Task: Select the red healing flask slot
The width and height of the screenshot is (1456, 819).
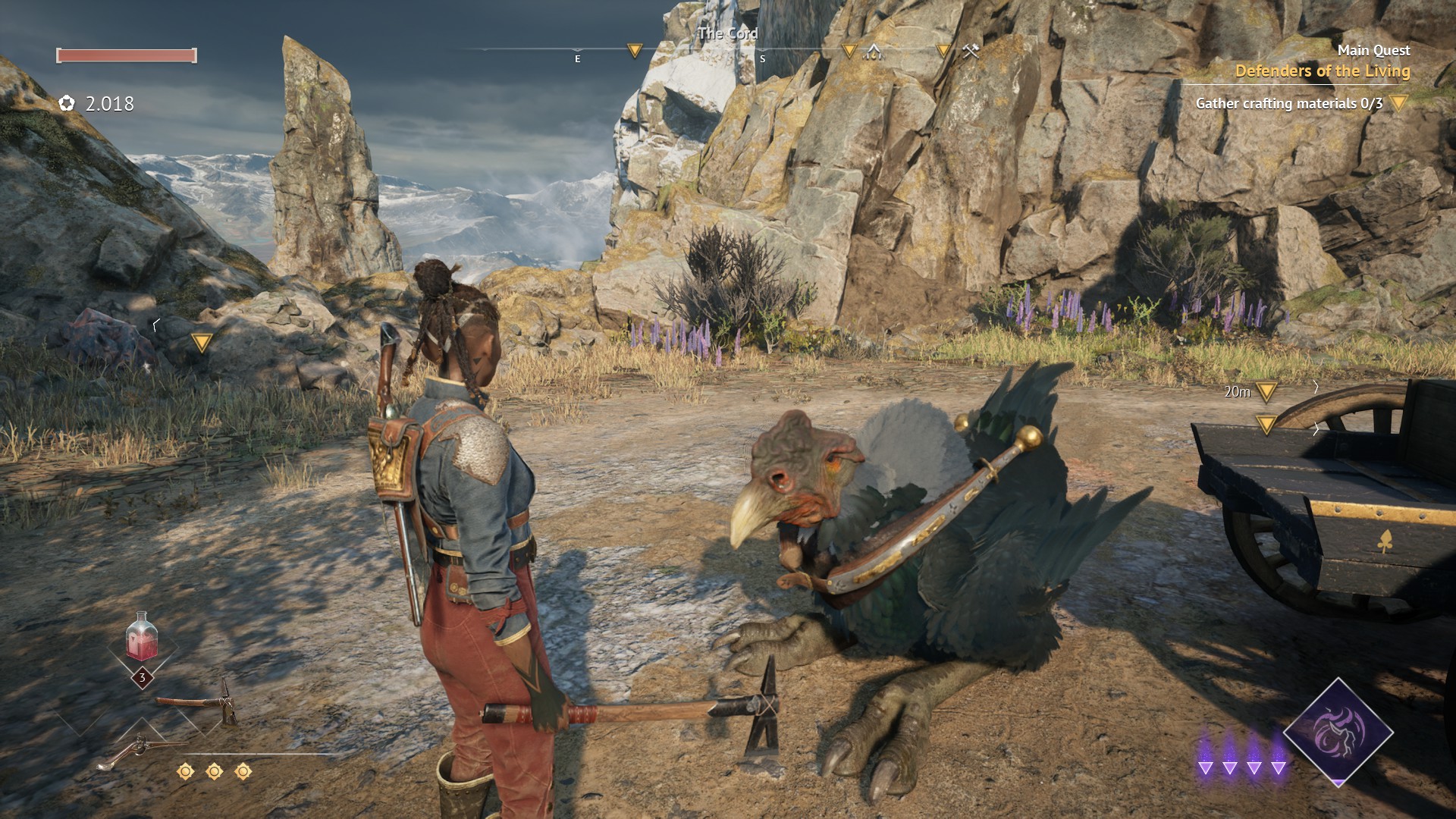Action: point(143,638)
